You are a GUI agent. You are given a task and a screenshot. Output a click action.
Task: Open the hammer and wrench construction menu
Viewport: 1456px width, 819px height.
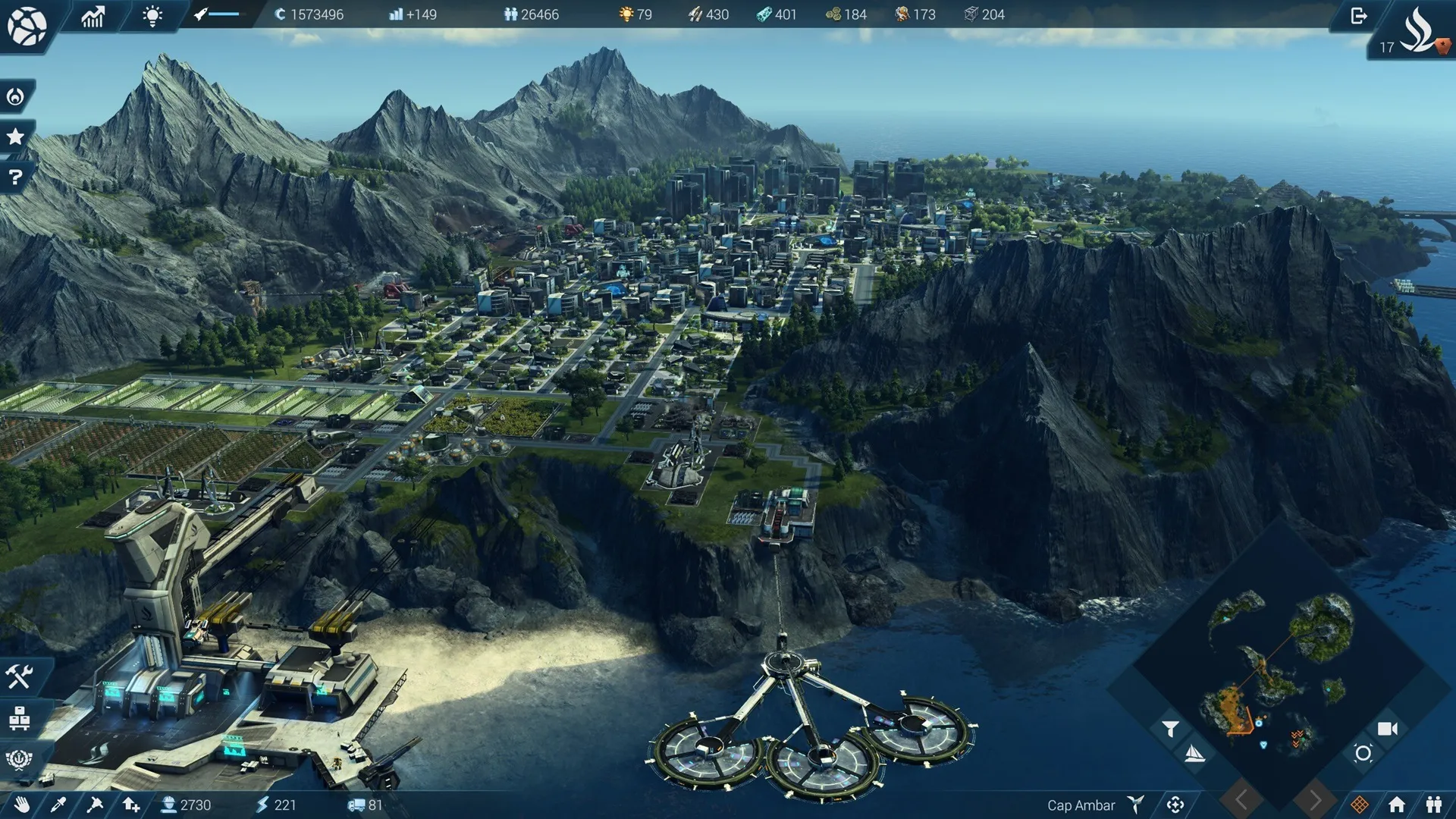19,676
